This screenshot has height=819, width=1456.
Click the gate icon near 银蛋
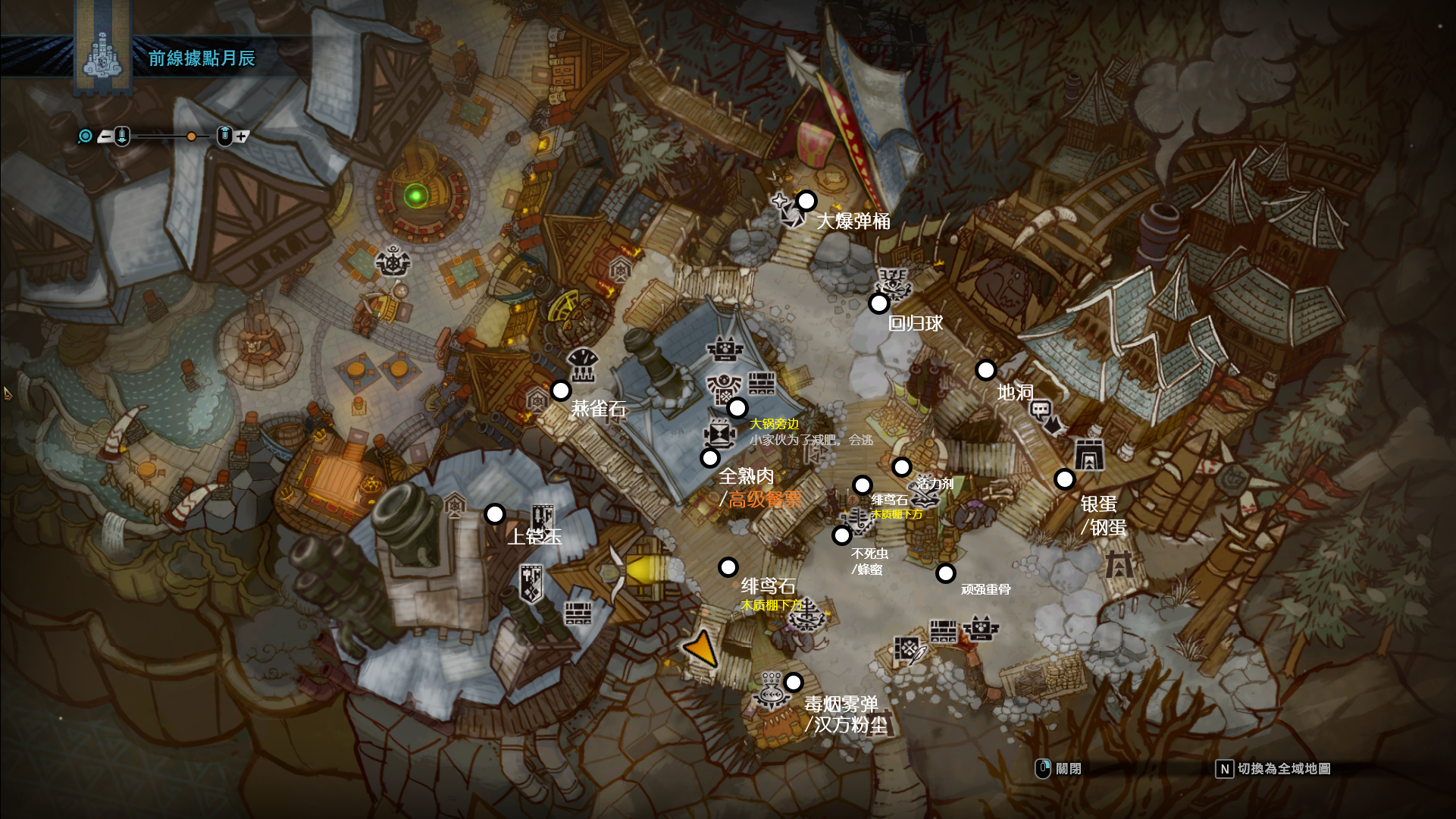coord(1089,454)
